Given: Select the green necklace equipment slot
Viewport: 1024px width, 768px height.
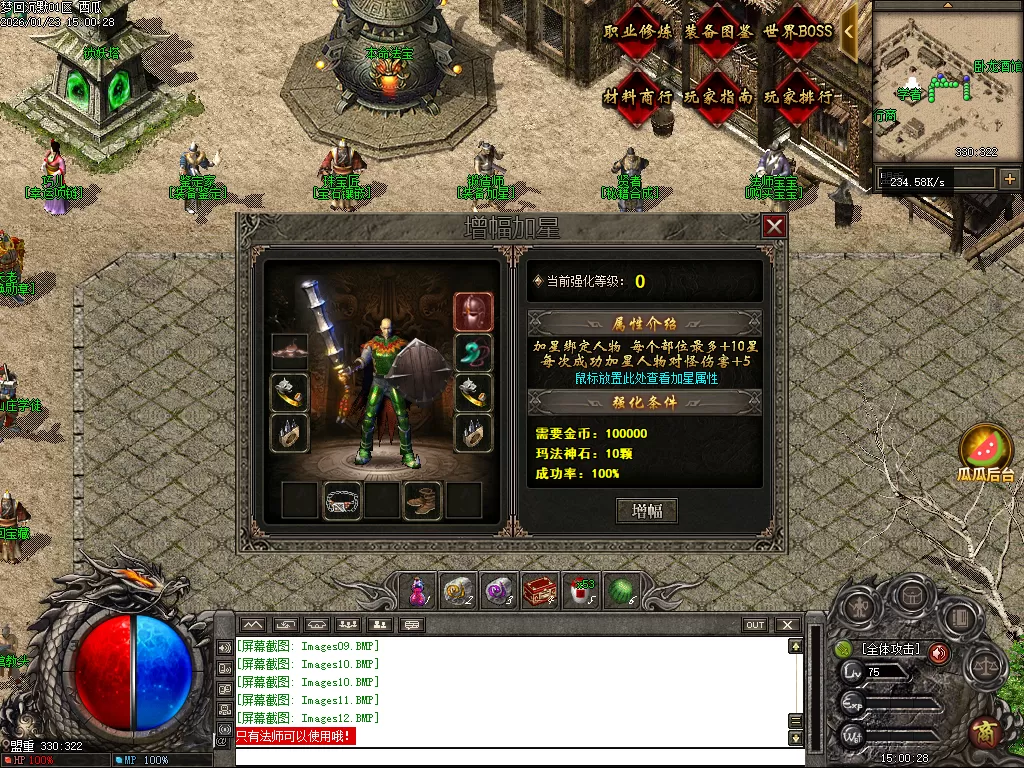Looking at the screenshot, I should coord(473,353).
